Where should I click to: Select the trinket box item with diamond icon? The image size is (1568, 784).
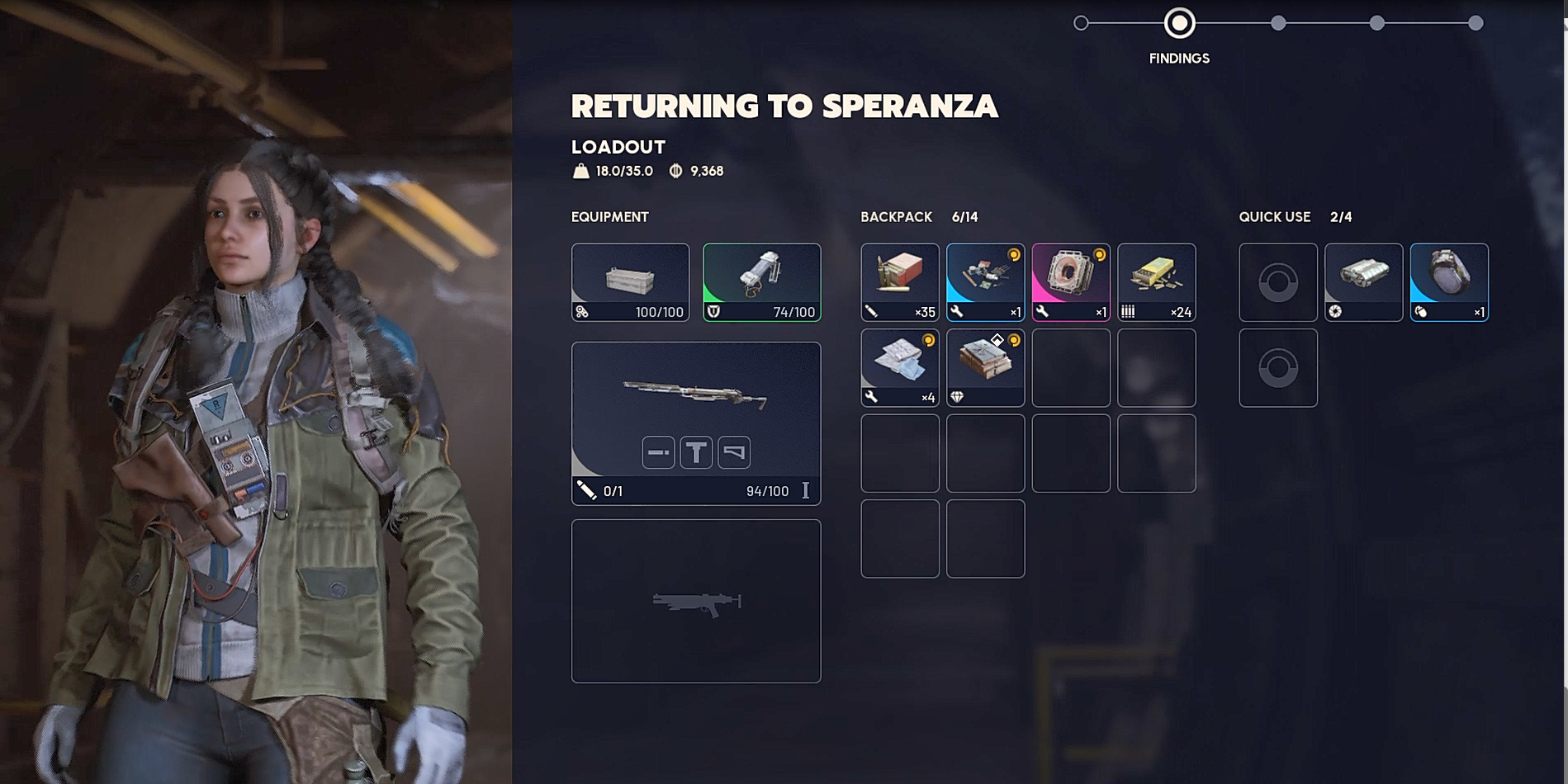pyautogui.click(x=985, y=367)
